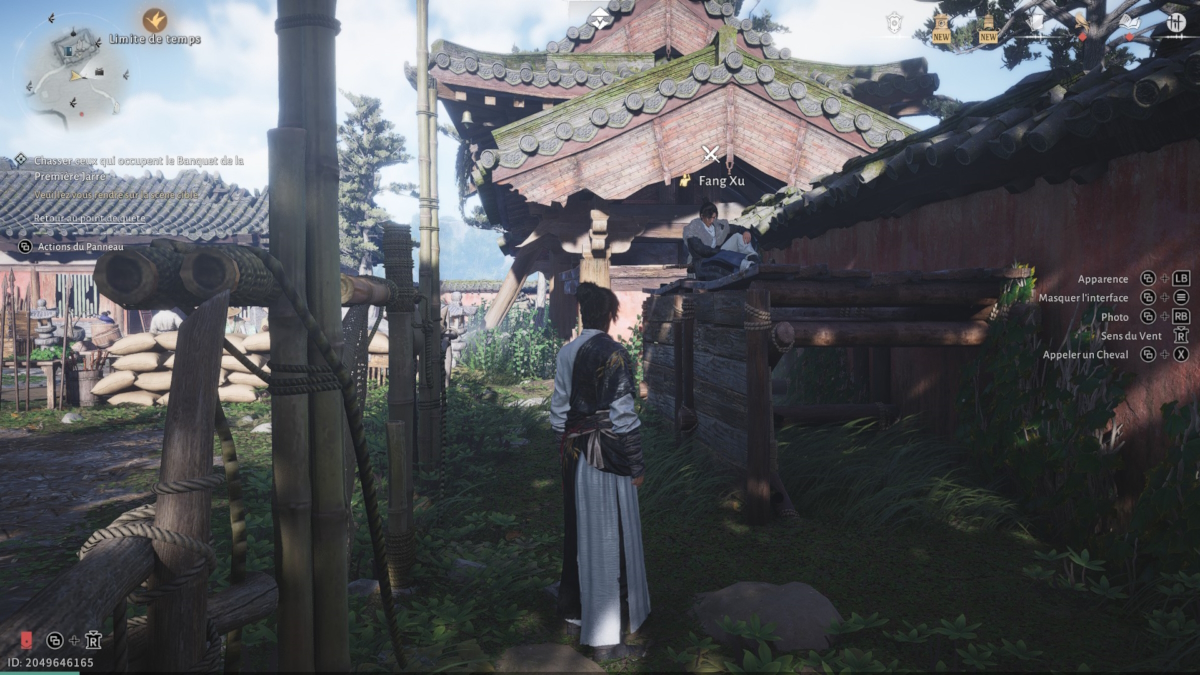1200x675 pixels.
Task: Select the Fang Xu crossed-swords marker
Action: (711, 154)
